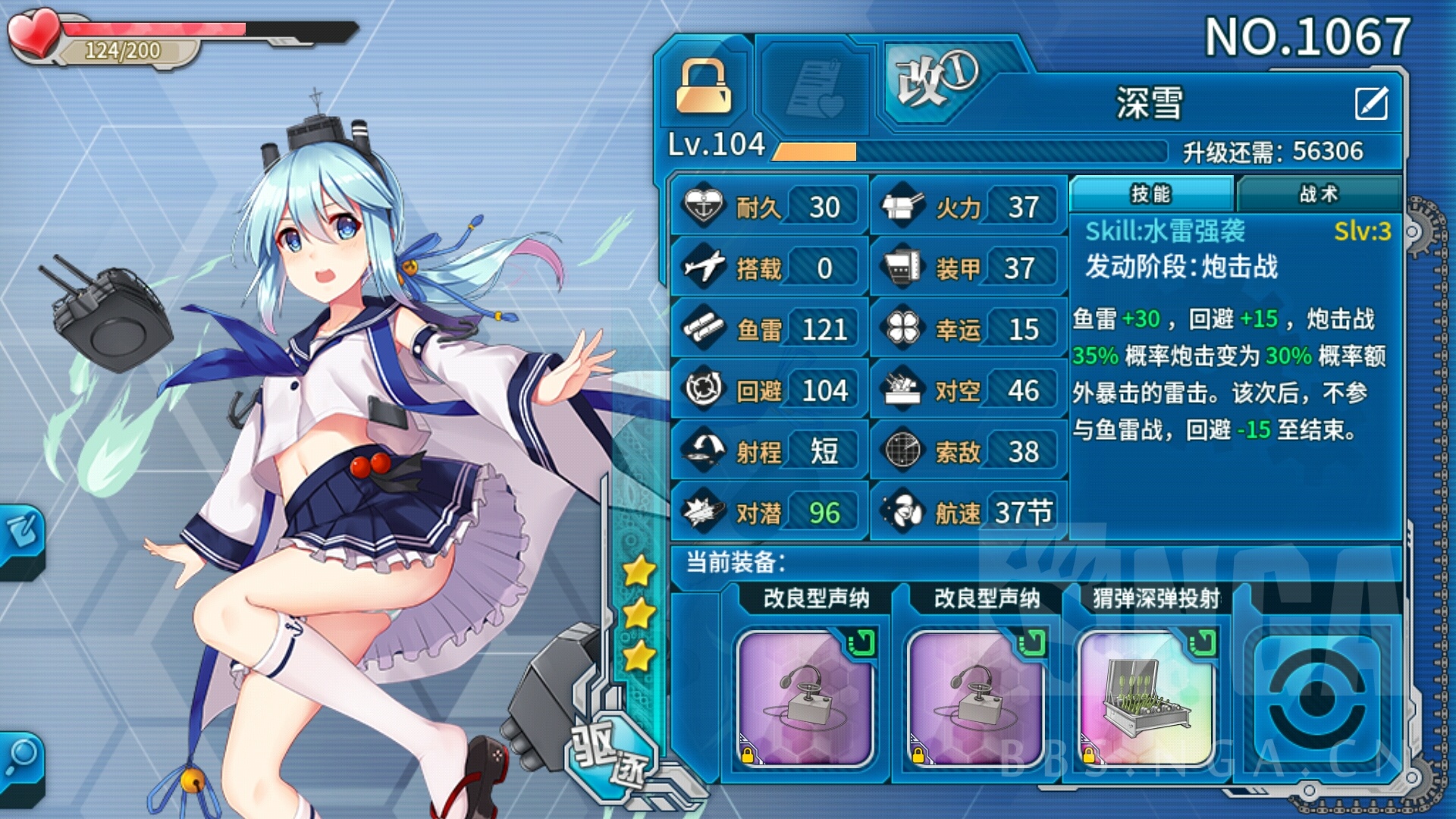
Task: Click the 火力 firepower stat icon
Action: [x=904, y=204]
